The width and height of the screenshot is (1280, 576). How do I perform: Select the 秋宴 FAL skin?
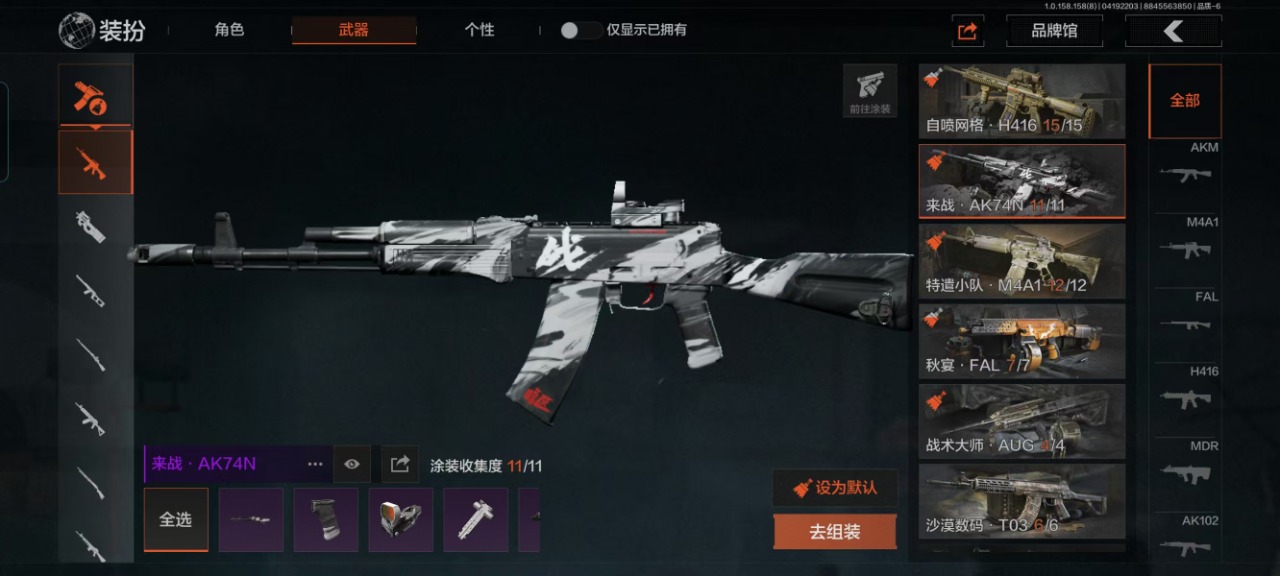[1021, 341]
